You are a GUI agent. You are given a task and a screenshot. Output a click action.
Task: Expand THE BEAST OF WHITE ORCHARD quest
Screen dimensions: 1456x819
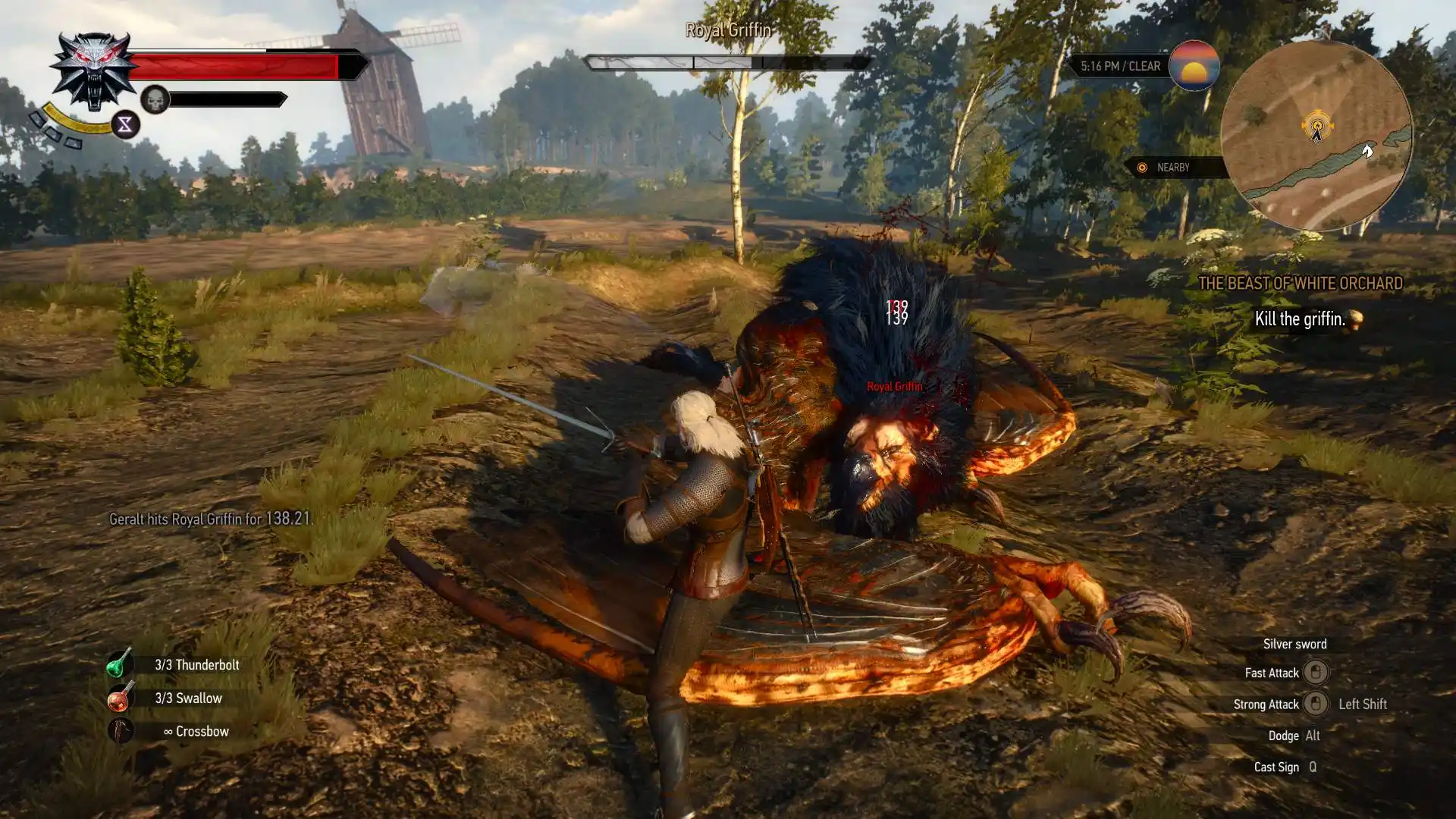click(1303, 284)
